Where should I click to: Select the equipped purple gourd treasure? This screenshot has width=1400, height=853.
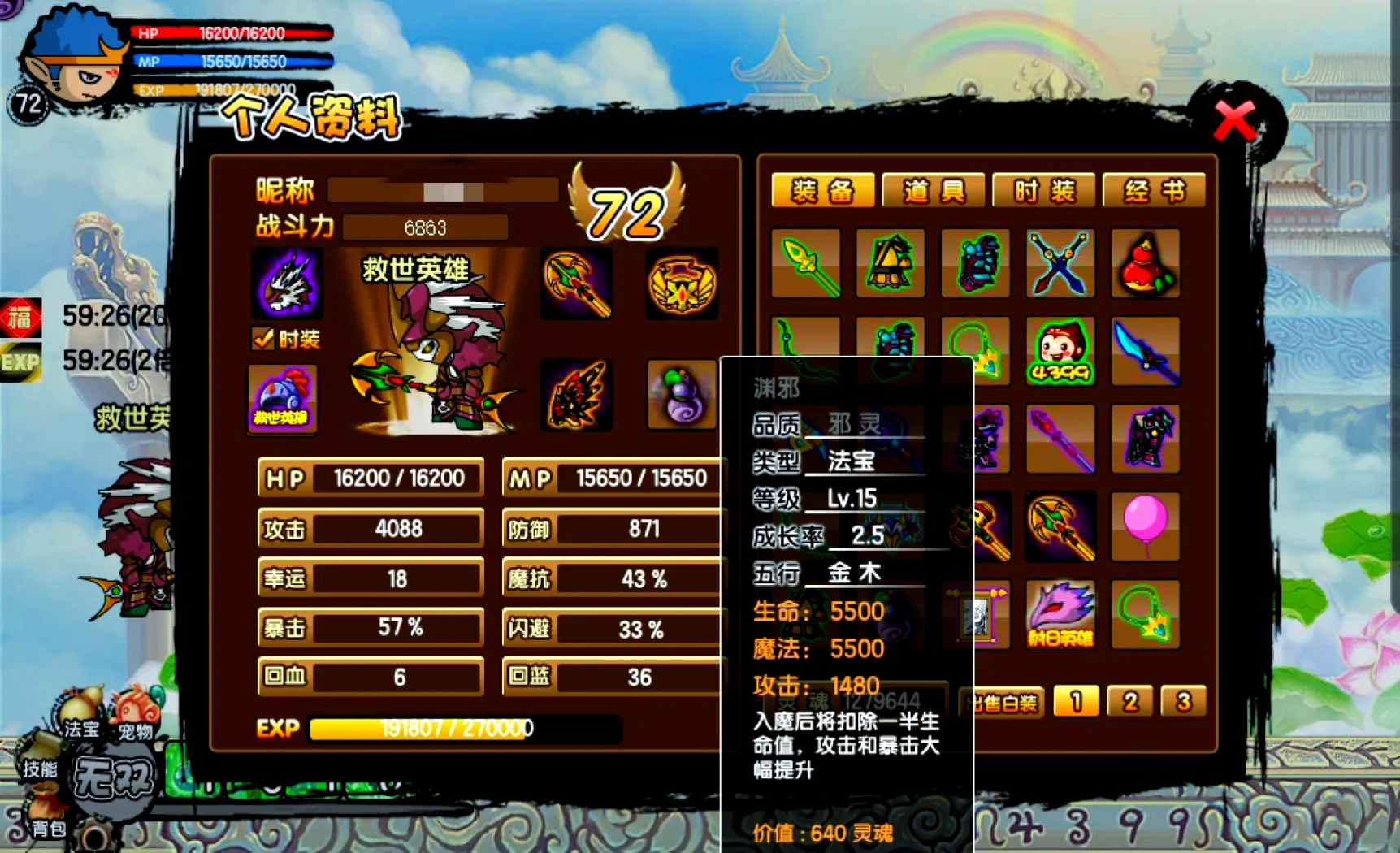(682, 396)
